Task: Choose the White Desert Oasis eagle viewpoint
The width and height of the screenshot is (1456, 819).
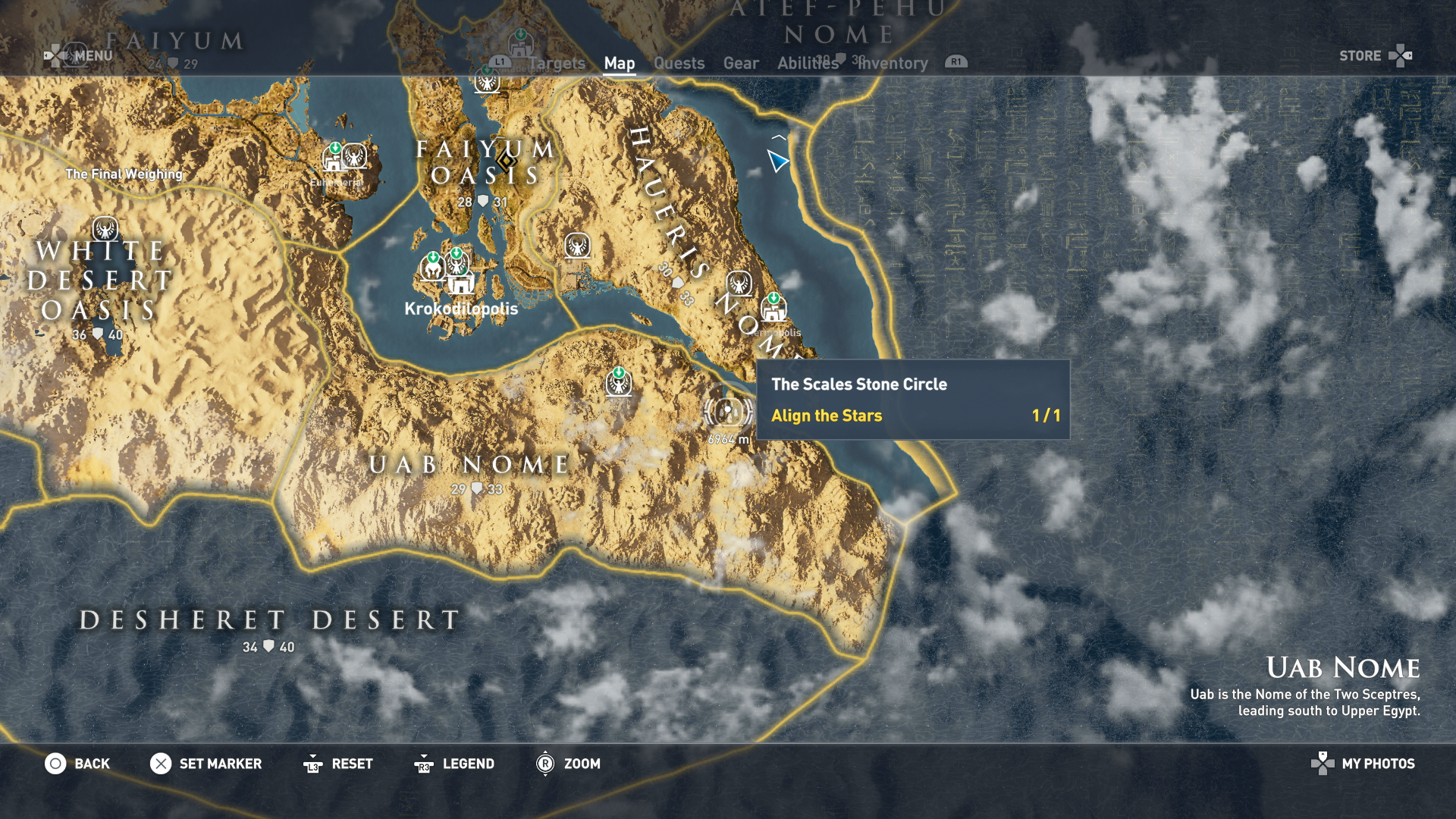Action: tap(105, 228)
